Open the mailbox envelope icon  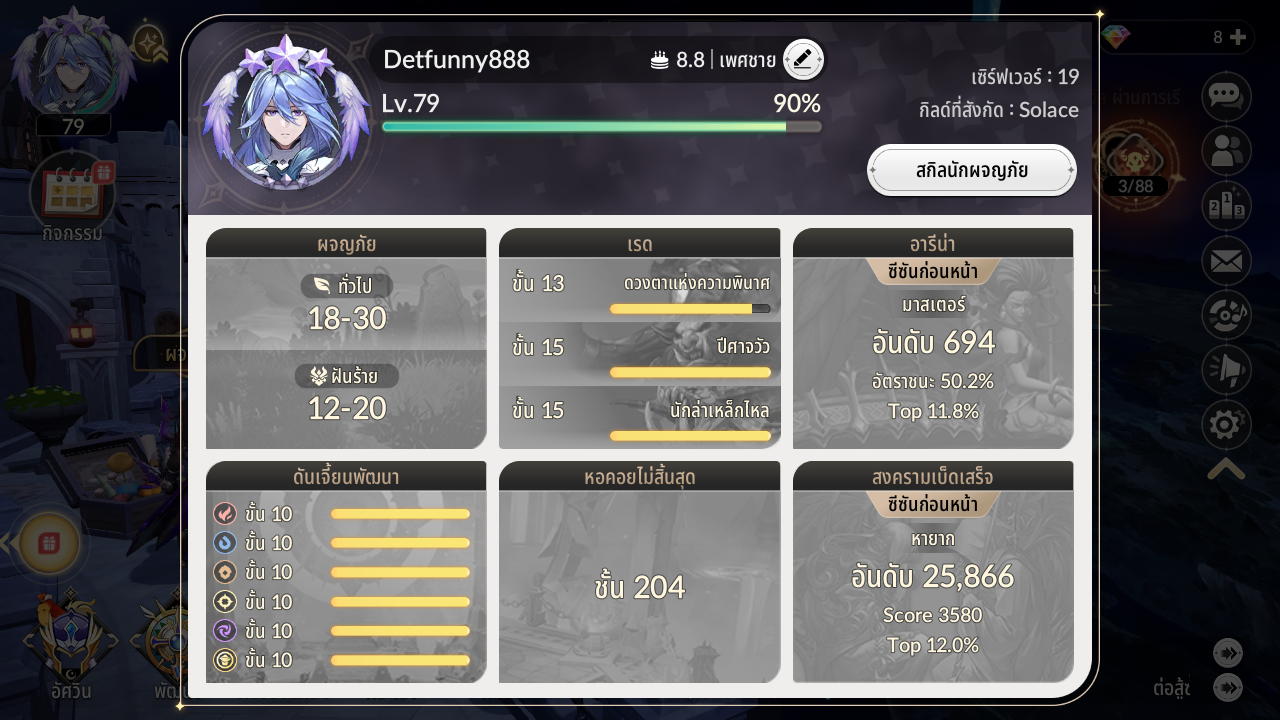1226,263
